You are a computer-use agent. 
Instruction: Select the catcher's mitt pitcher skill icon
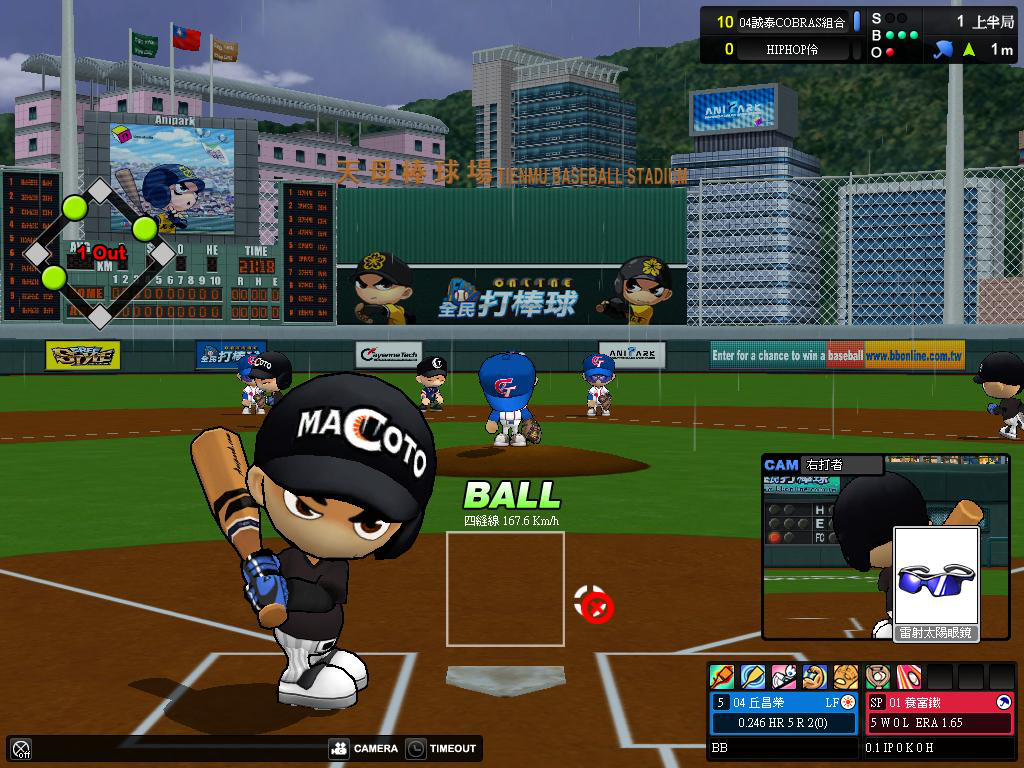[878, 677]
